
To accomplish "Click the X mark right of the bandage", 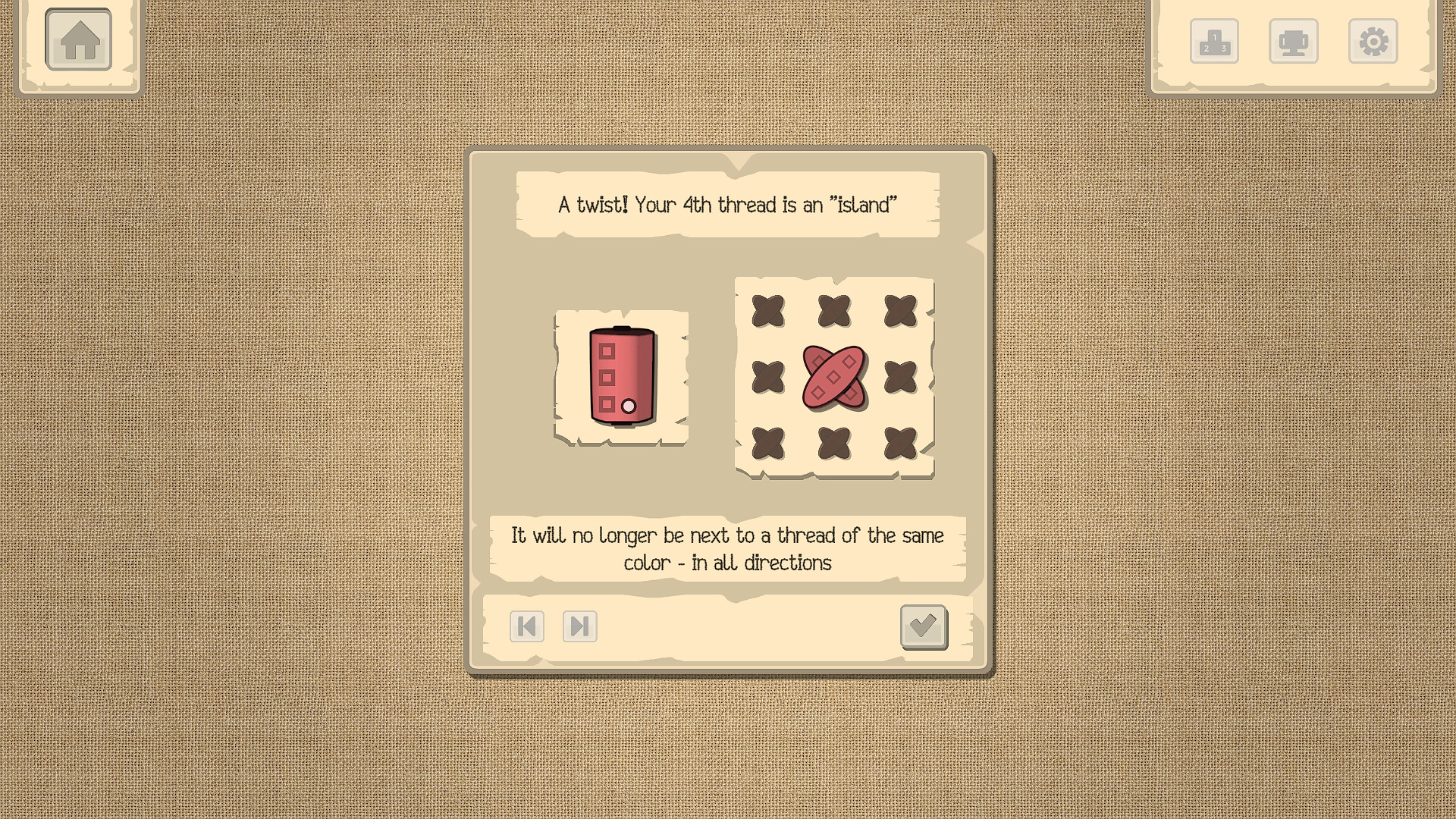I will [901, 374].
